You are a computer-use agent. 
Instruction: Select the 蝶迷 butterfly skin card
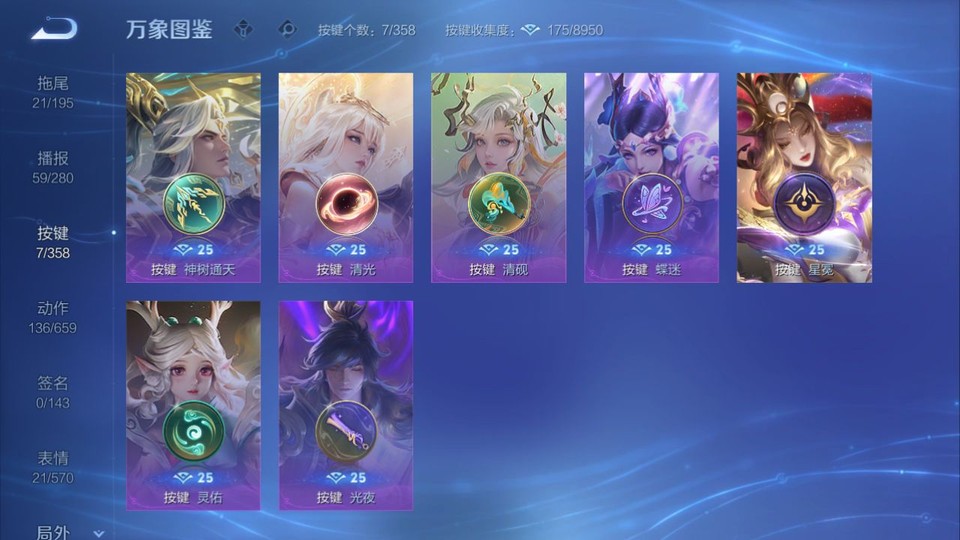click(x=651, y=177)
